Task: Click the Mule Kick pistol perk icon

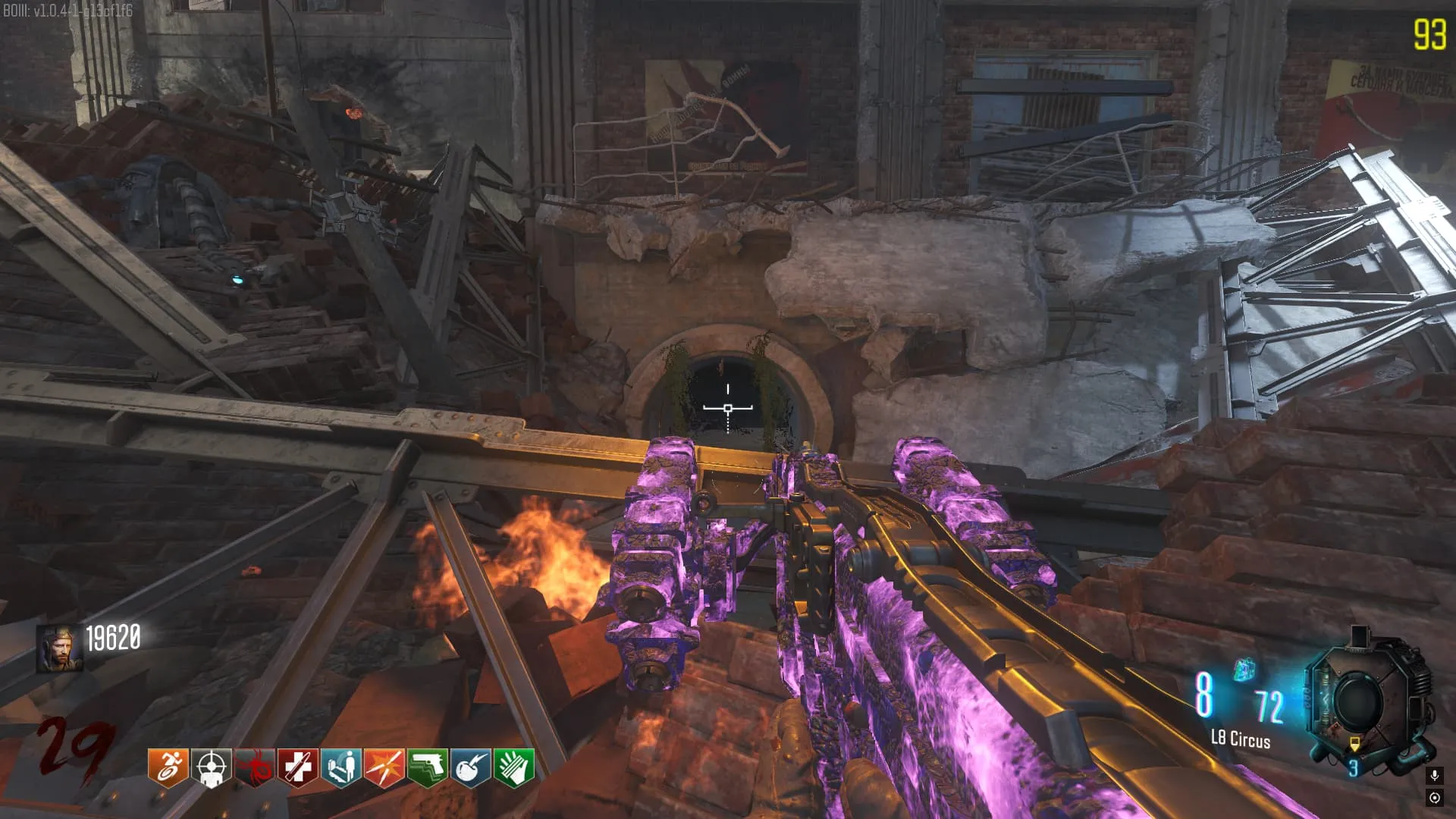Action: [428, 767]
